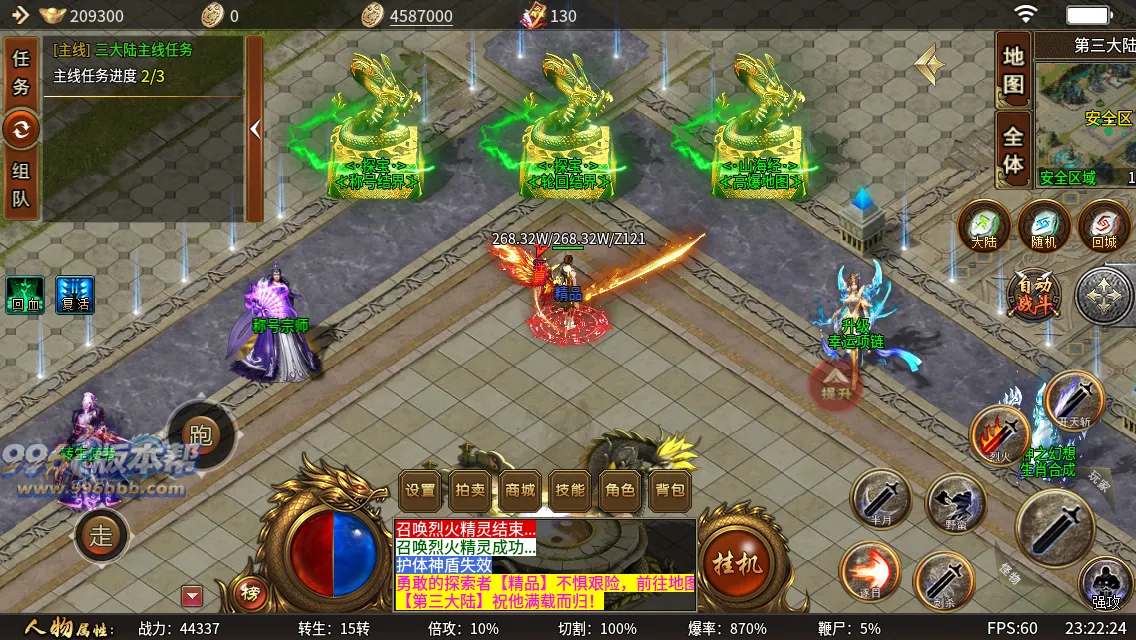
Task: Start 挂机 idle auto-farming
Action: click(736, 563)
